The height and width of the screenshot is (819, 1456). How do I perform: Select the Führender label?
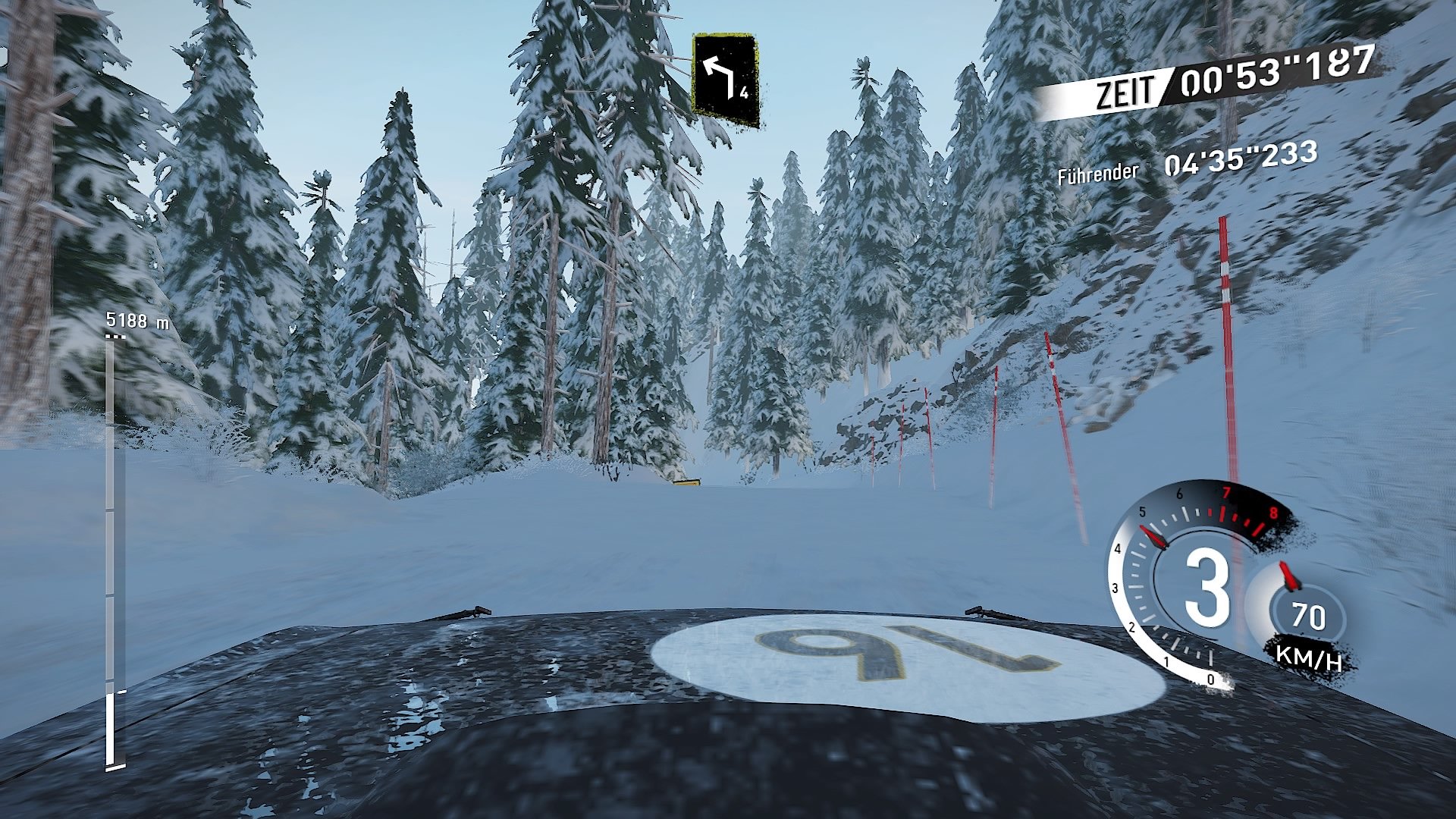point(1097,171)
